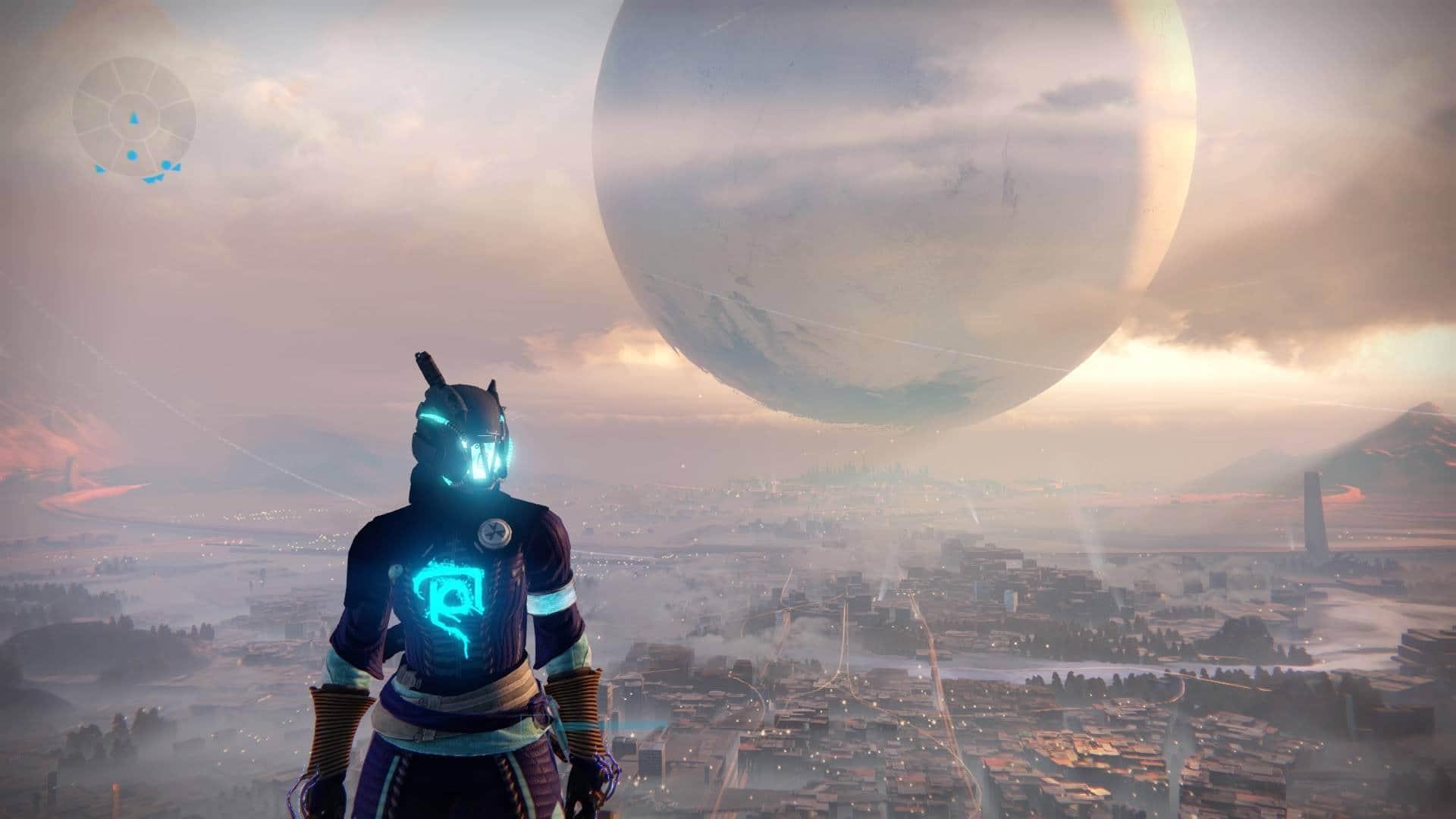Image resolution: width=1456 pixels, height=819 pixels.
Task: Click the circular radar in the corner
Action: pyautogui.click(x=134, y=119)
